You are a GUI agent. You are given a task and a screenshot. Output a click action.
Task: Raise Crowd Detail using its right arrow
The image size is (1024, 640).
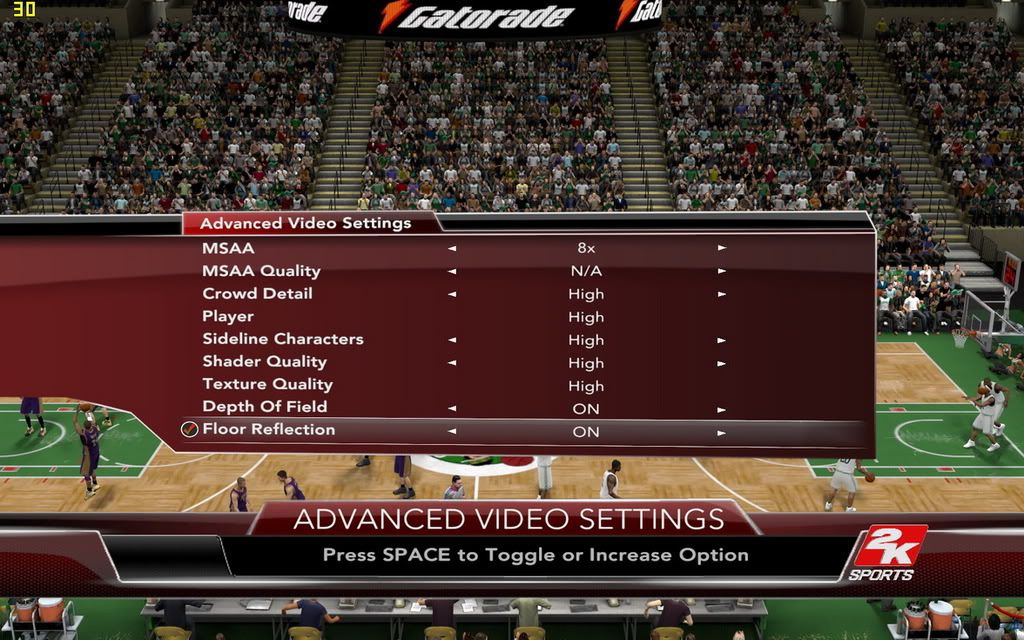(x=721, y=294)
